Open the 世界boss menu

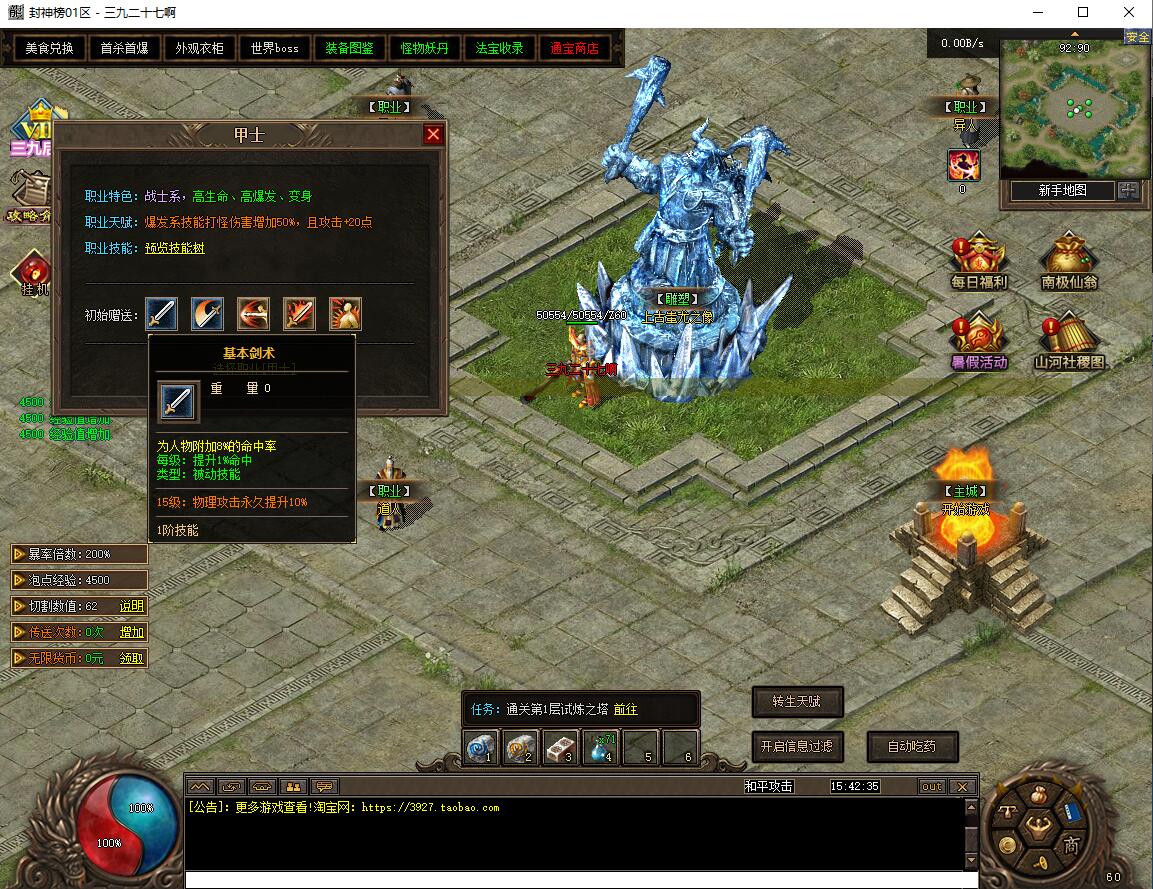click(x=274, y=48)
